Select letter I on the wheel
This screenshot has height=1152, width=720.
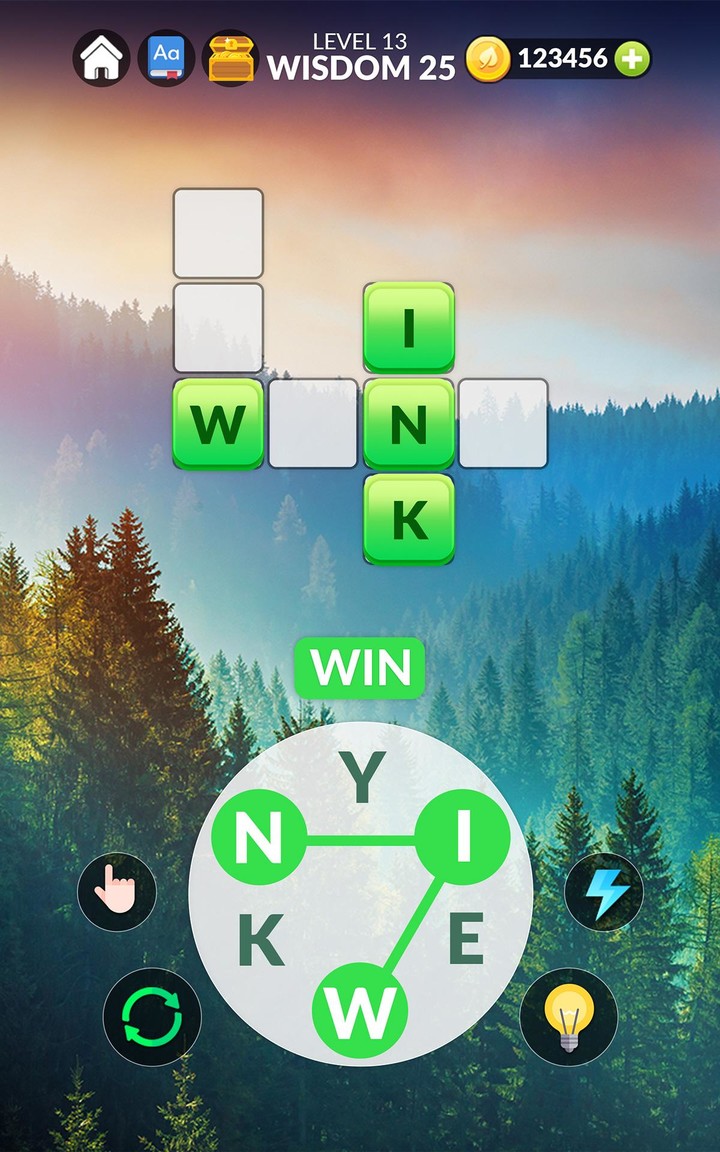462,838
